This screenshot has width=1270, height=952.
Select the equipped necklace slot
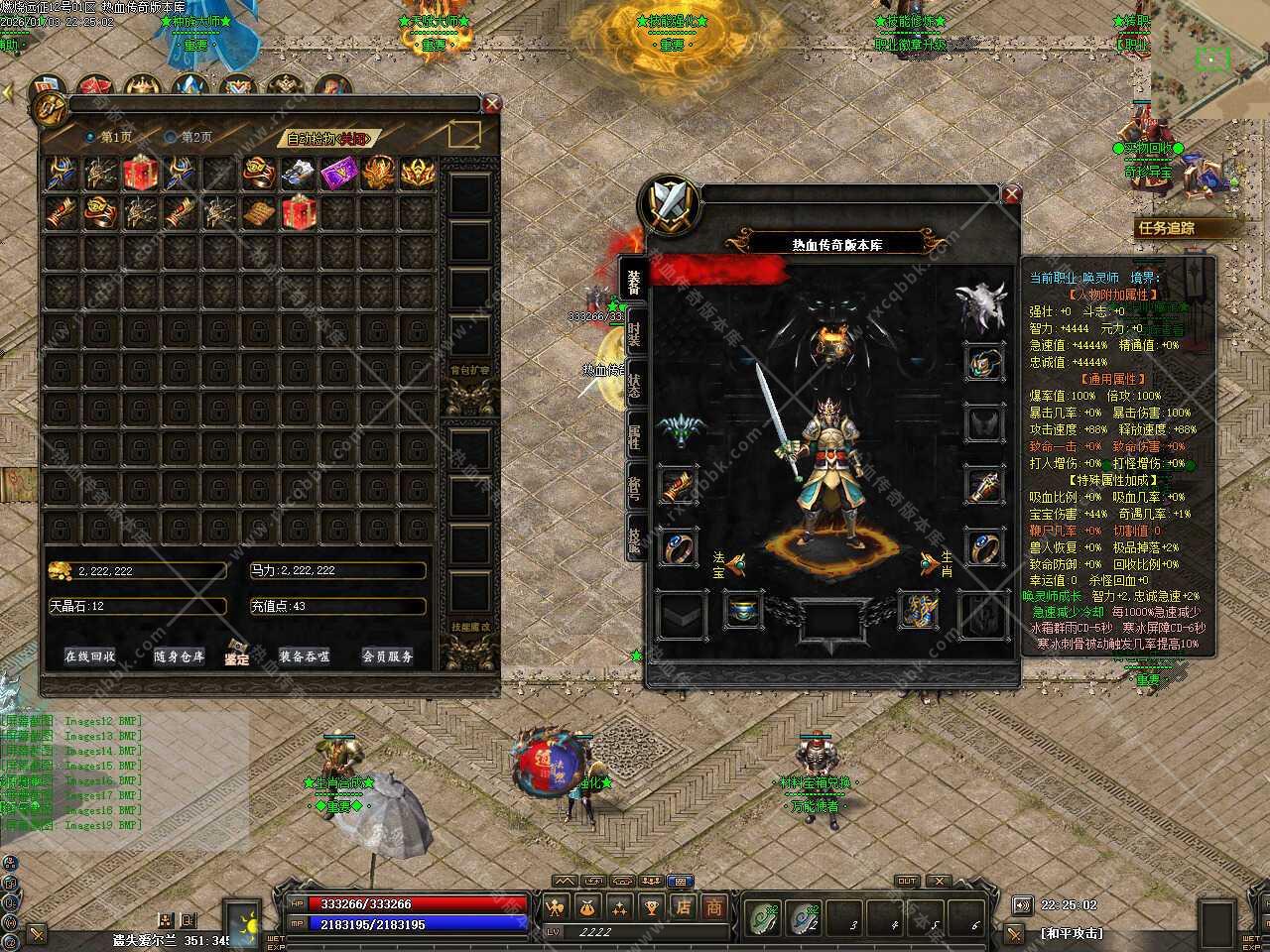click(984, 362)
